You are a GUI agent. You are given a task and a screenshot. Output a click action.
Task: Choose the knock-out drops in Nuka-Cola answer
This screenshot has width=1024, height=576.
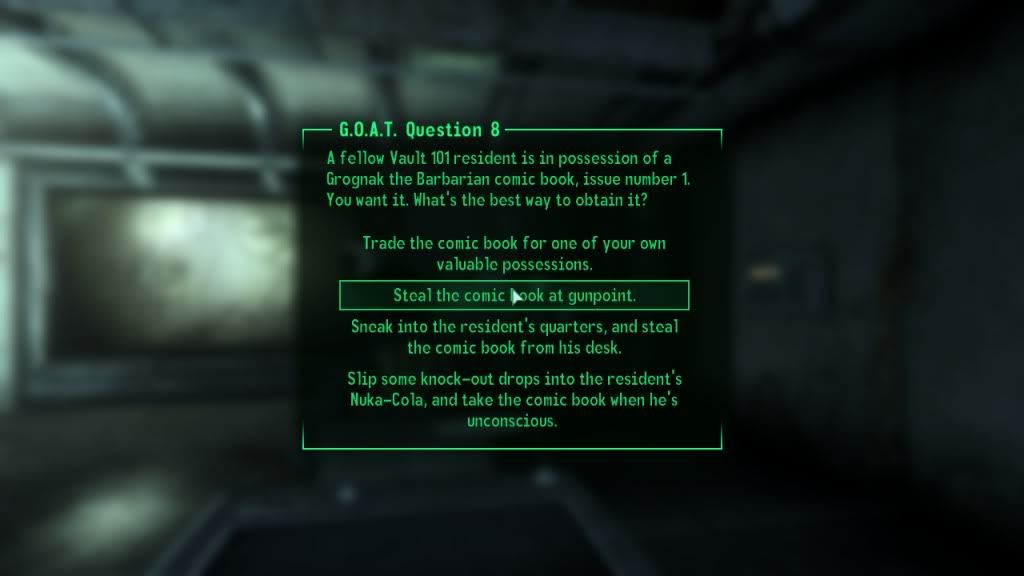click(x=514, y=400)
